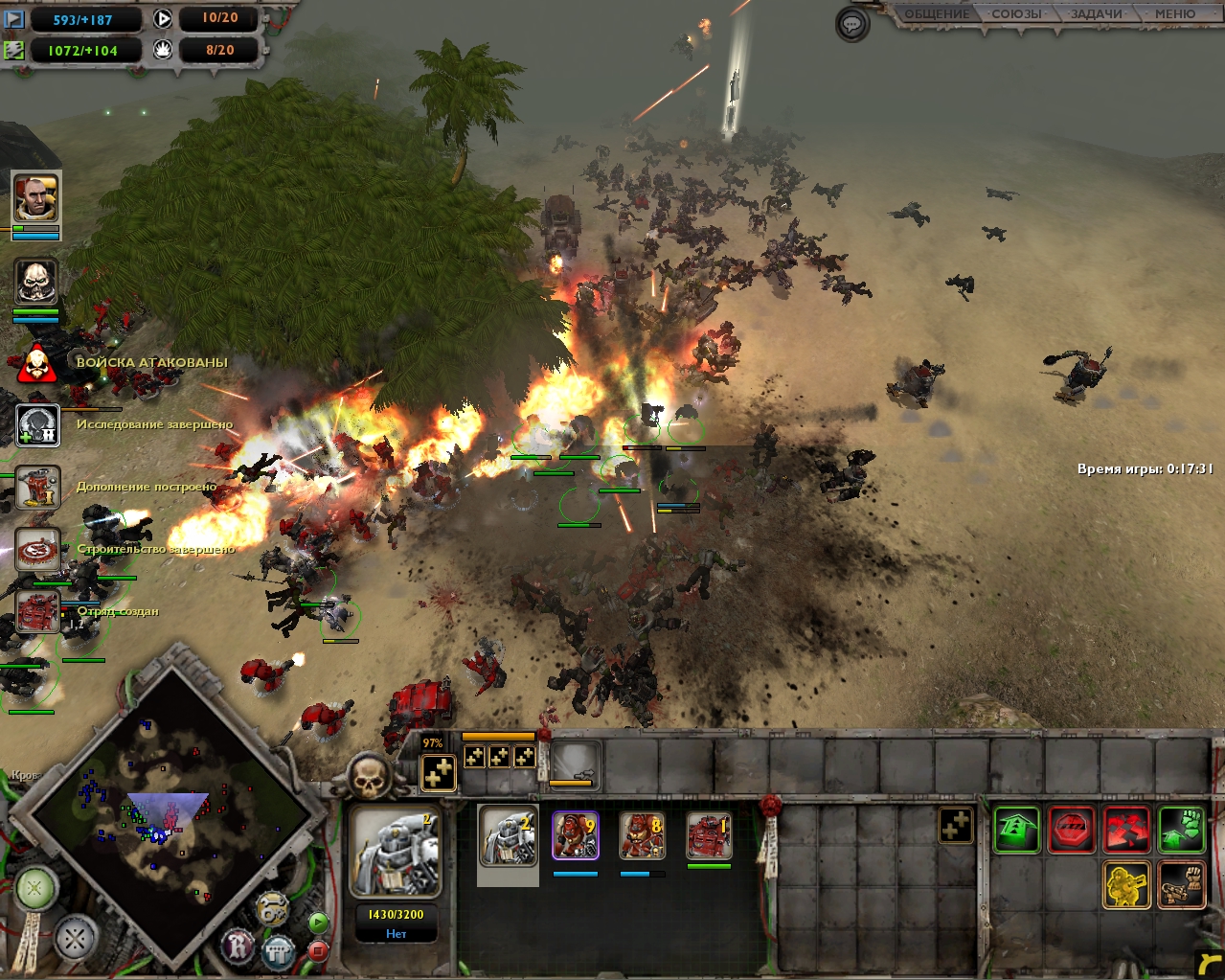Select the Force Commander hero portrait
Screen dimensions: 1225x980
tap(36, 198)
